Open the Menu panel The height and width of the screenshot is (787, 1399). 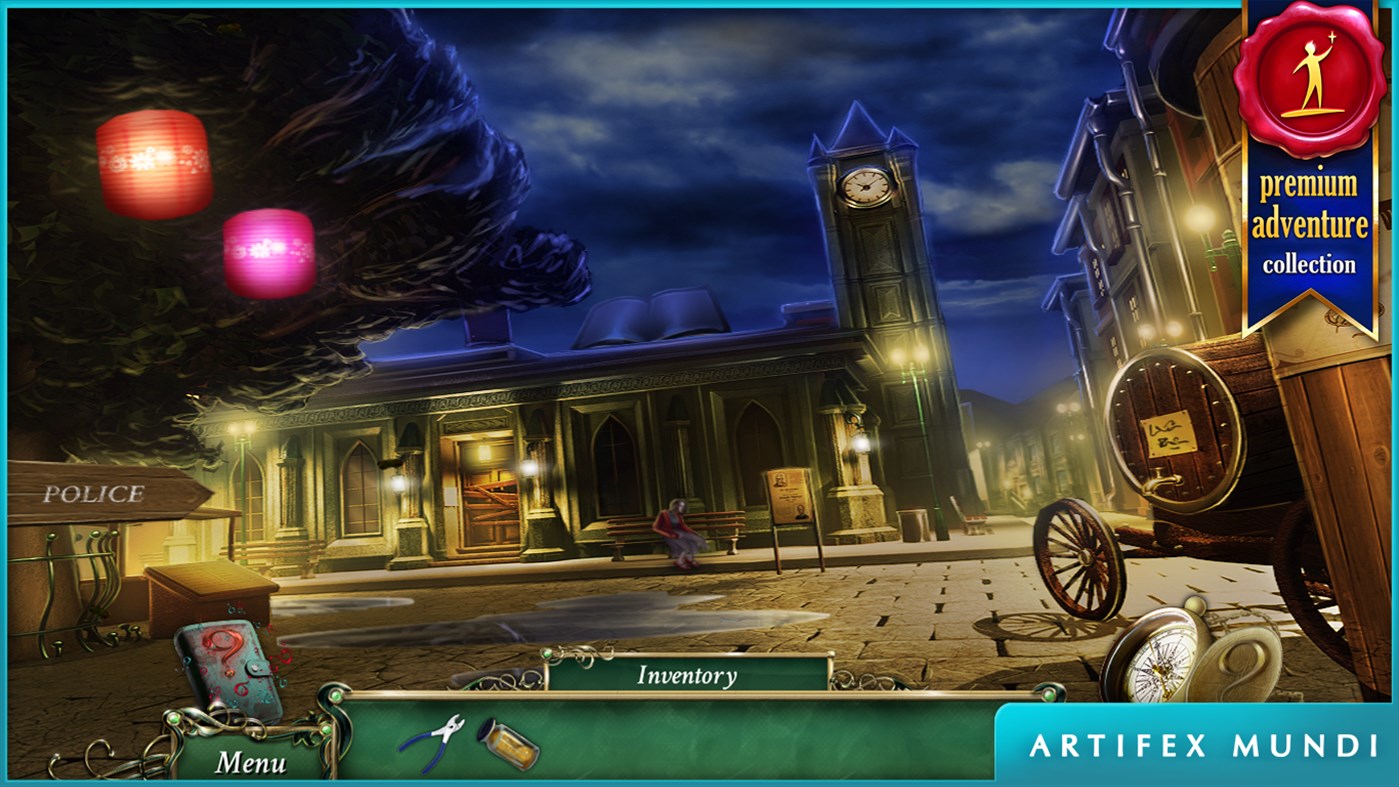tap(254, 762)
